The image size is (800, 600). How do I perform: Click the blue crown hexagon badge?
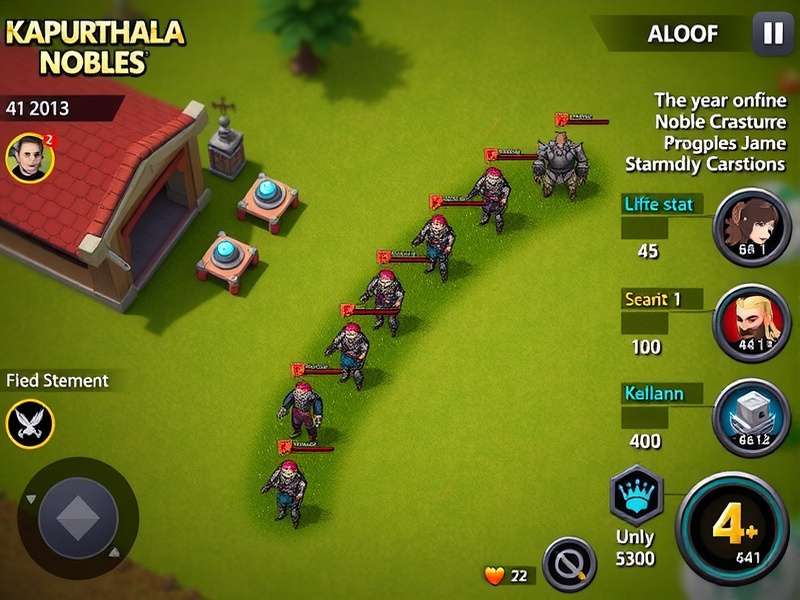tap(636, 495)
